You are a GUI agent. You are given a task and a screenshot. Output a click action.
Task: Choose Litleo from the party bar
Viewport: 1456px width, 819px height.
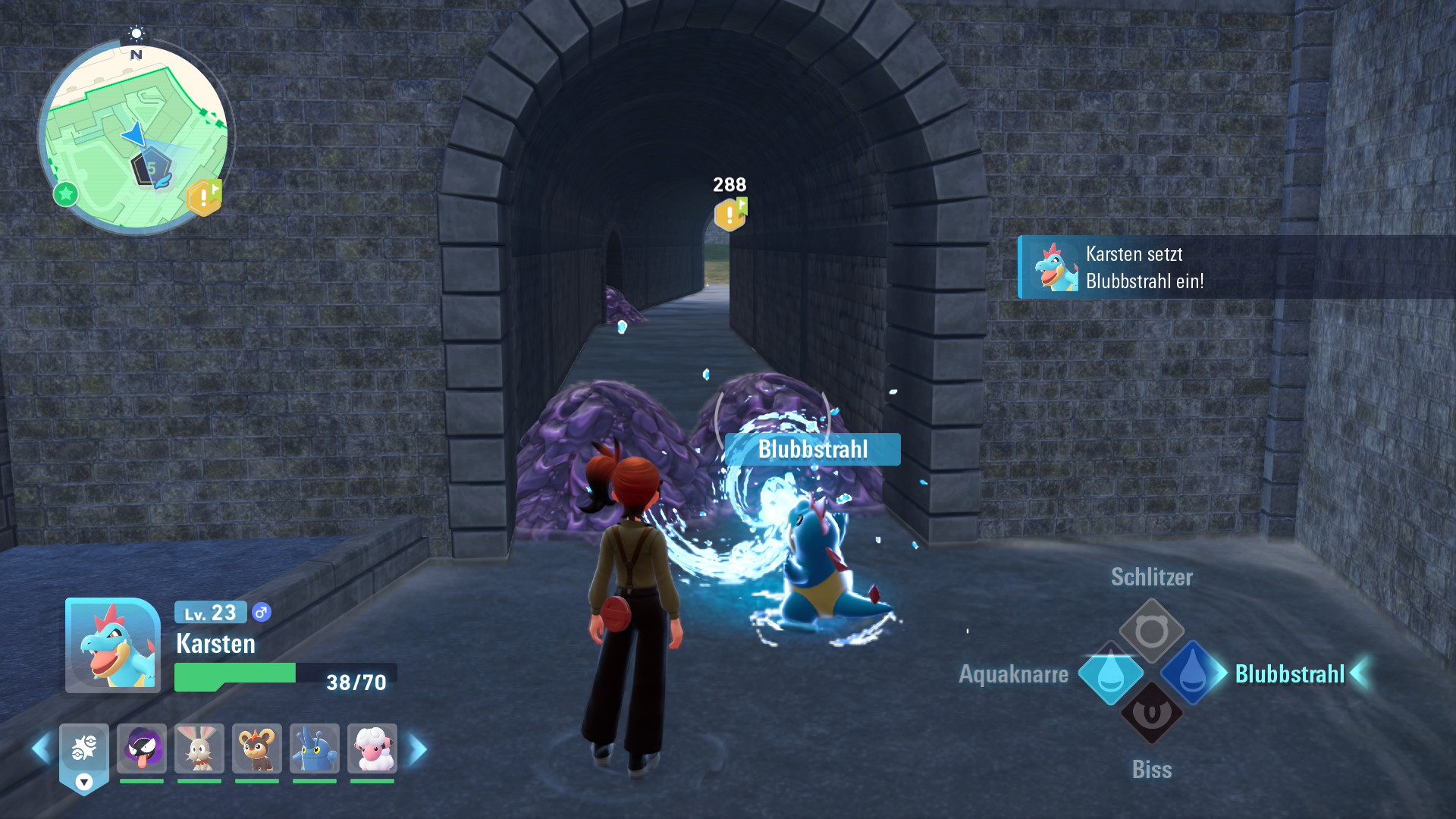coord(257,748)
